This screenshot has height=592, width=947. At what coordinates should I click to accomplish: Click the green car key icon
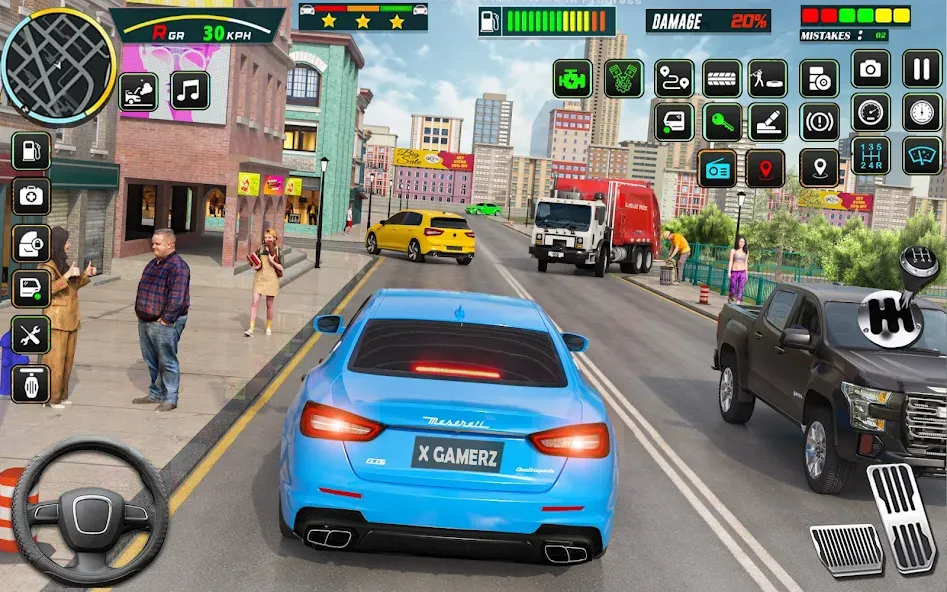click(x=722, y=122)
